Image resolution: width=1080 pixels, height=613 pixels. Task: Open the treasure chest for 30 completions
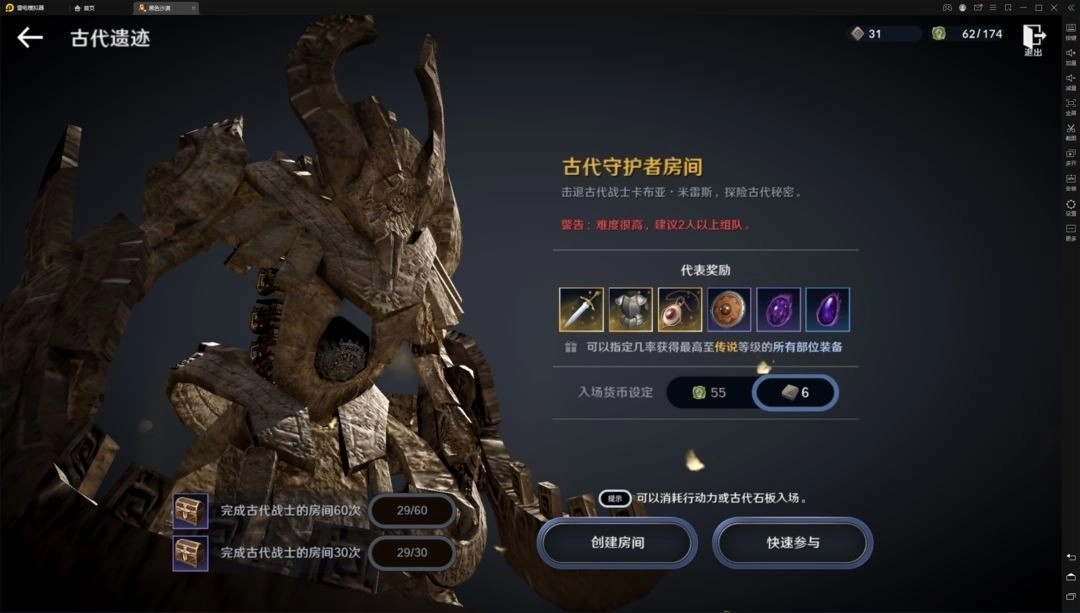tap(190, 552)
